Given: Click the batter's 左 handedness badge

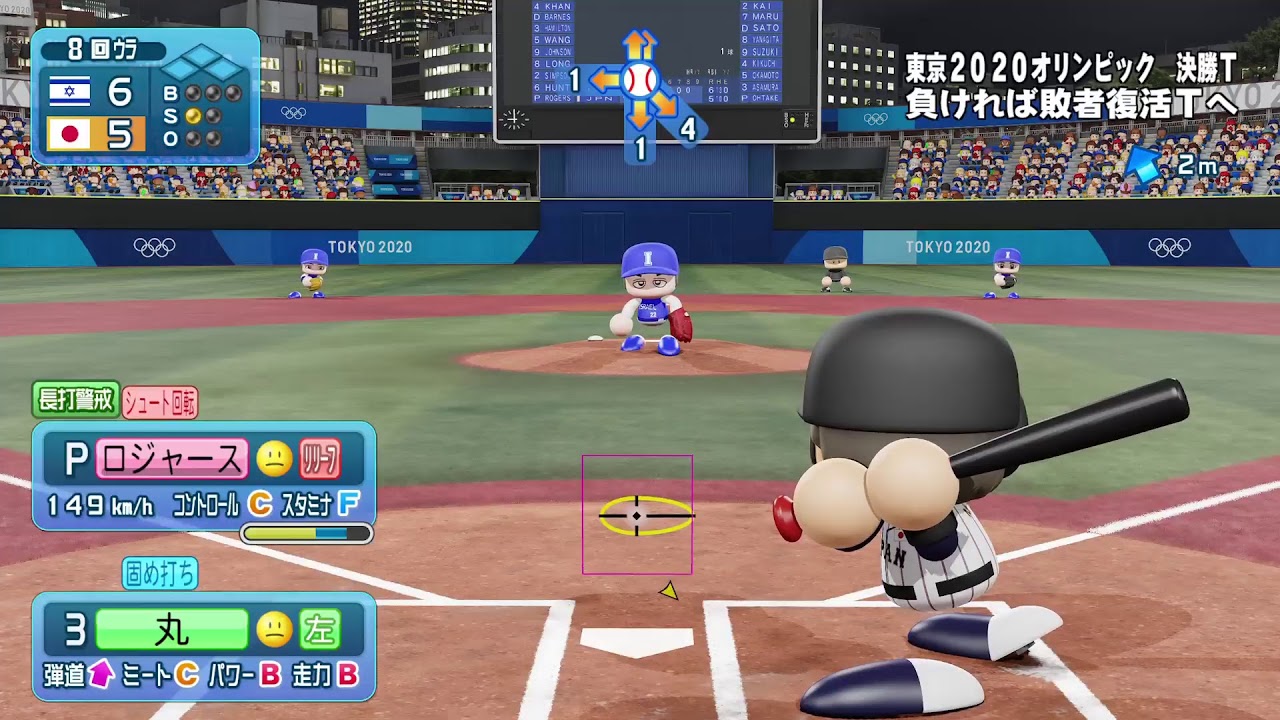Looking at the screenshot, I should [x=320, y=630].
